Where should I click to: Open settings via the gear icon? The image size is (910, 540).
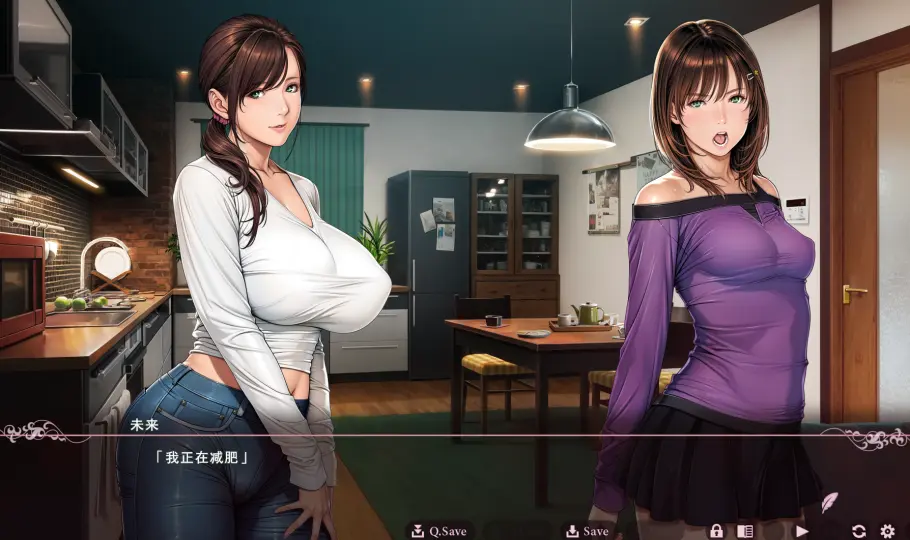887,531
